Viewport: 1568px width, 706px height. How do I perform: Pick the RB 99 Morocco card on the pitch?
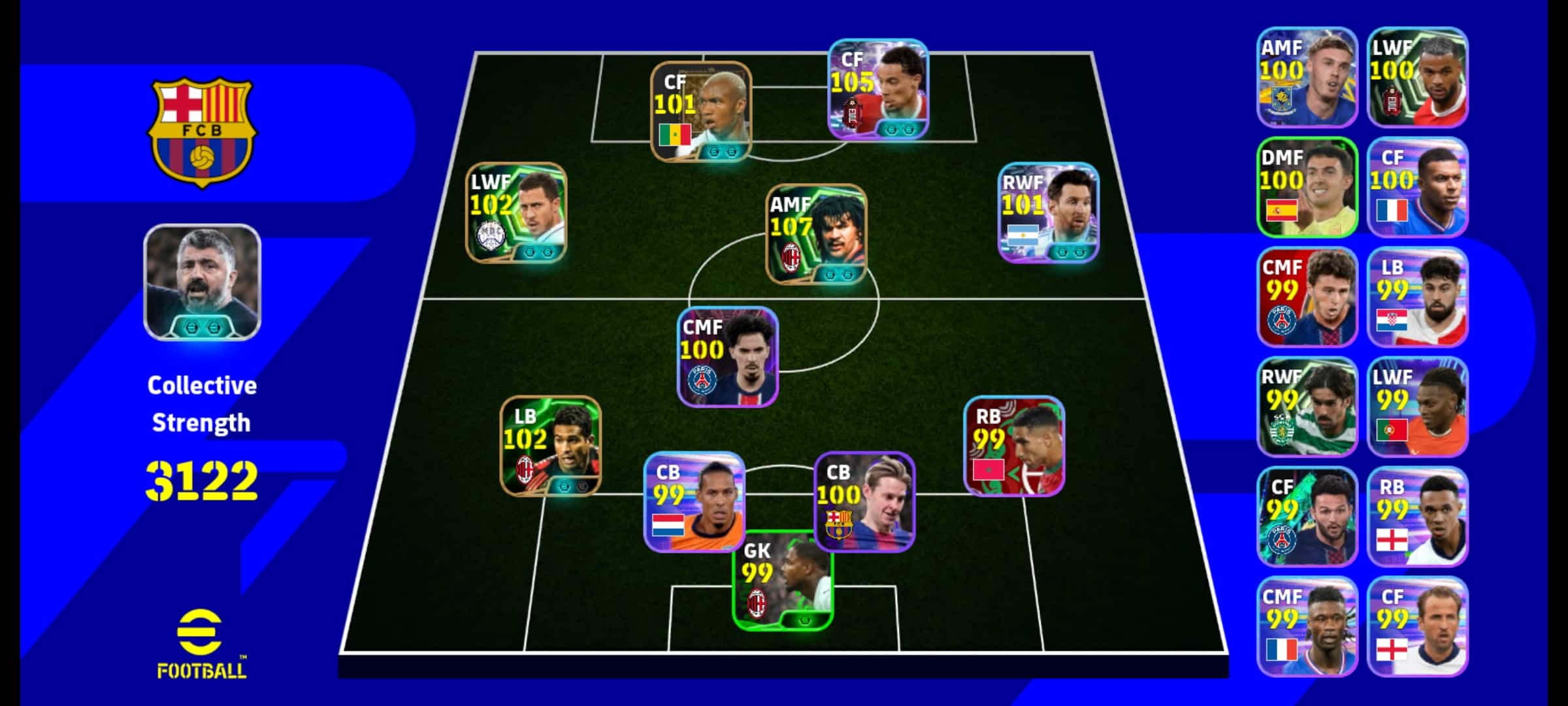1014,446
